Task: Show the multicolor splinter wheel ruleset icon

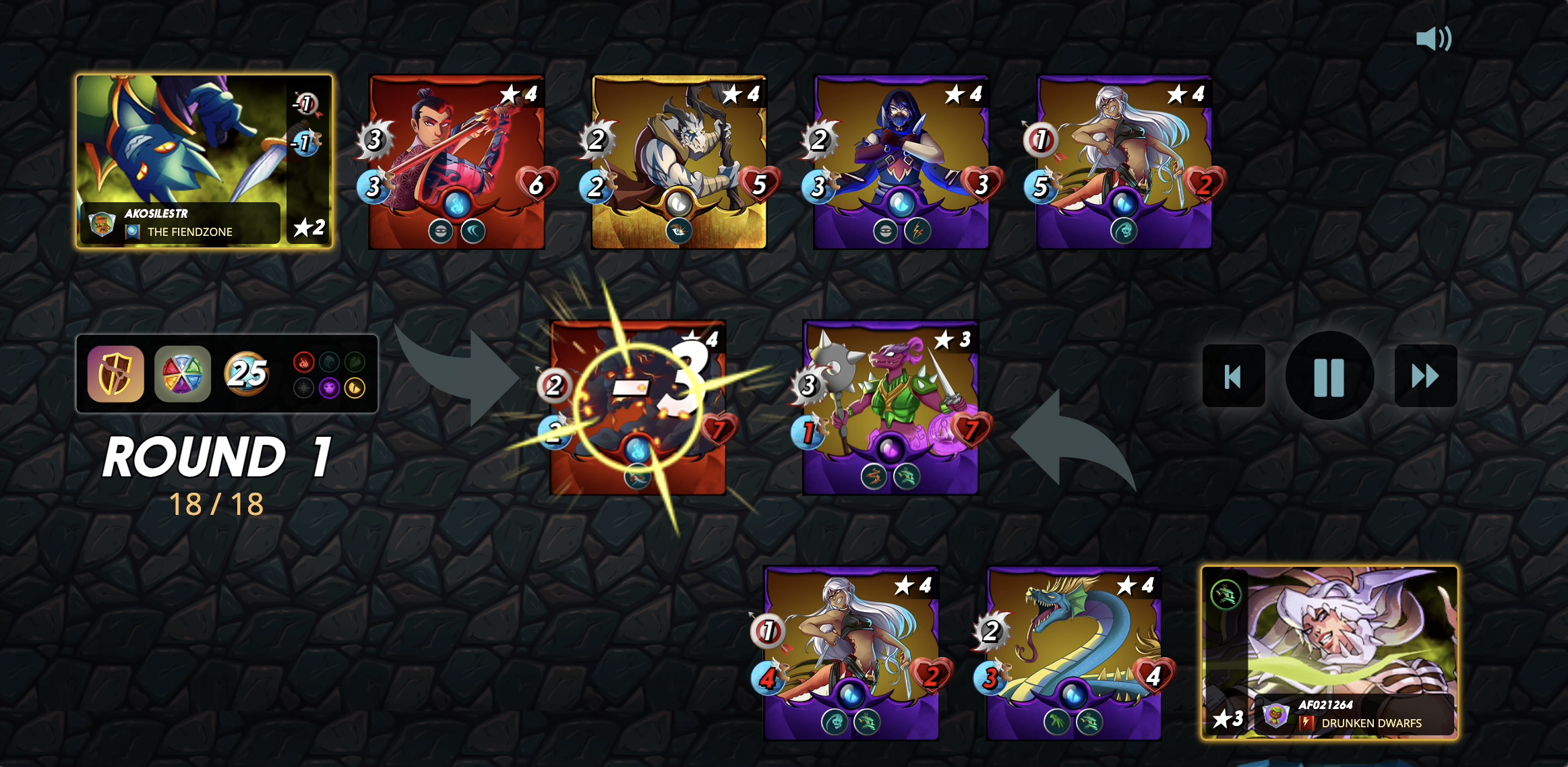Action: 182,374
